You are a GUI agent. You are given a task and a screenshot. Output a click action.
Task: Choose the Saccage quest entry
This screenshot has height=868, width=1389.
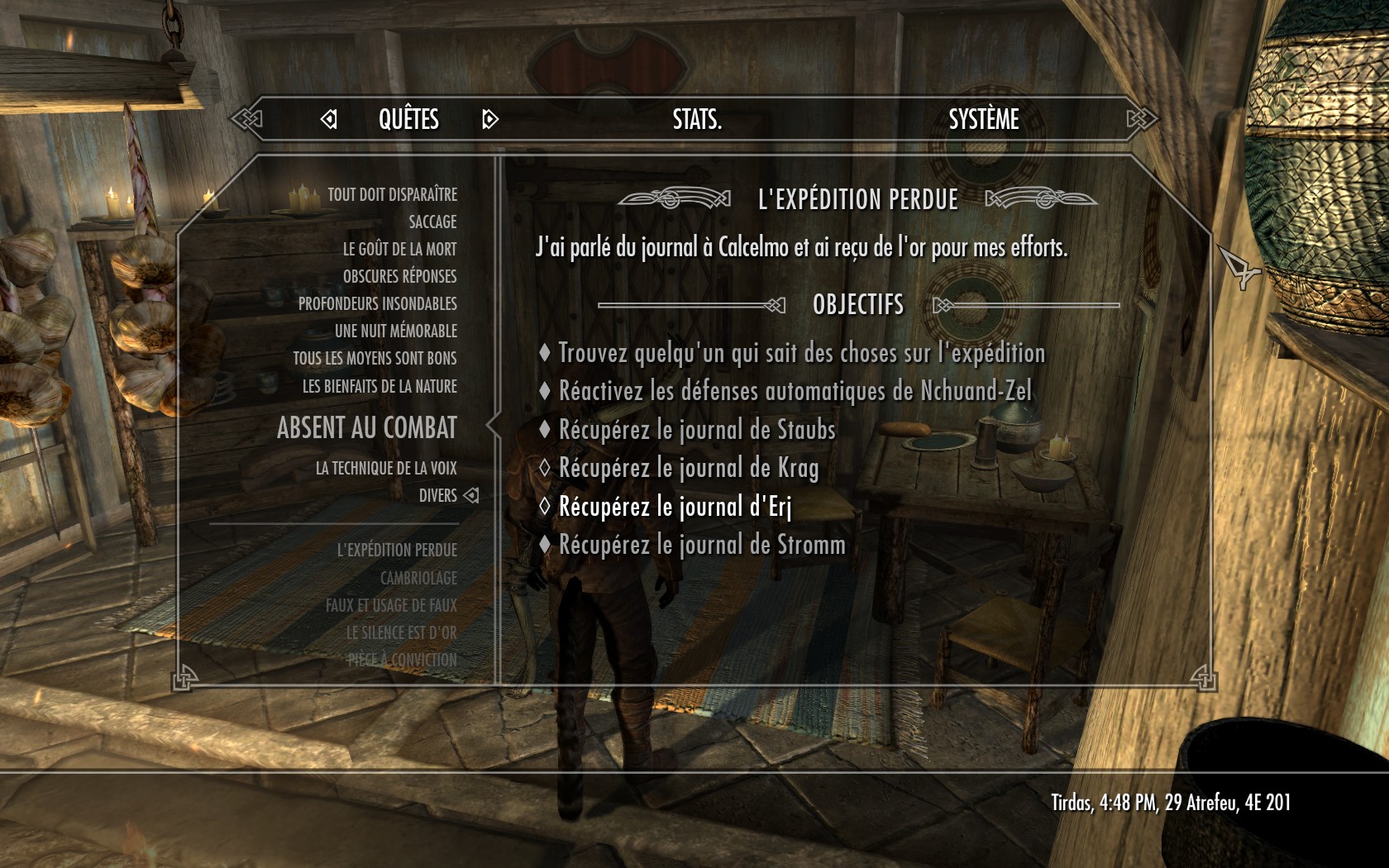[432, 222]
